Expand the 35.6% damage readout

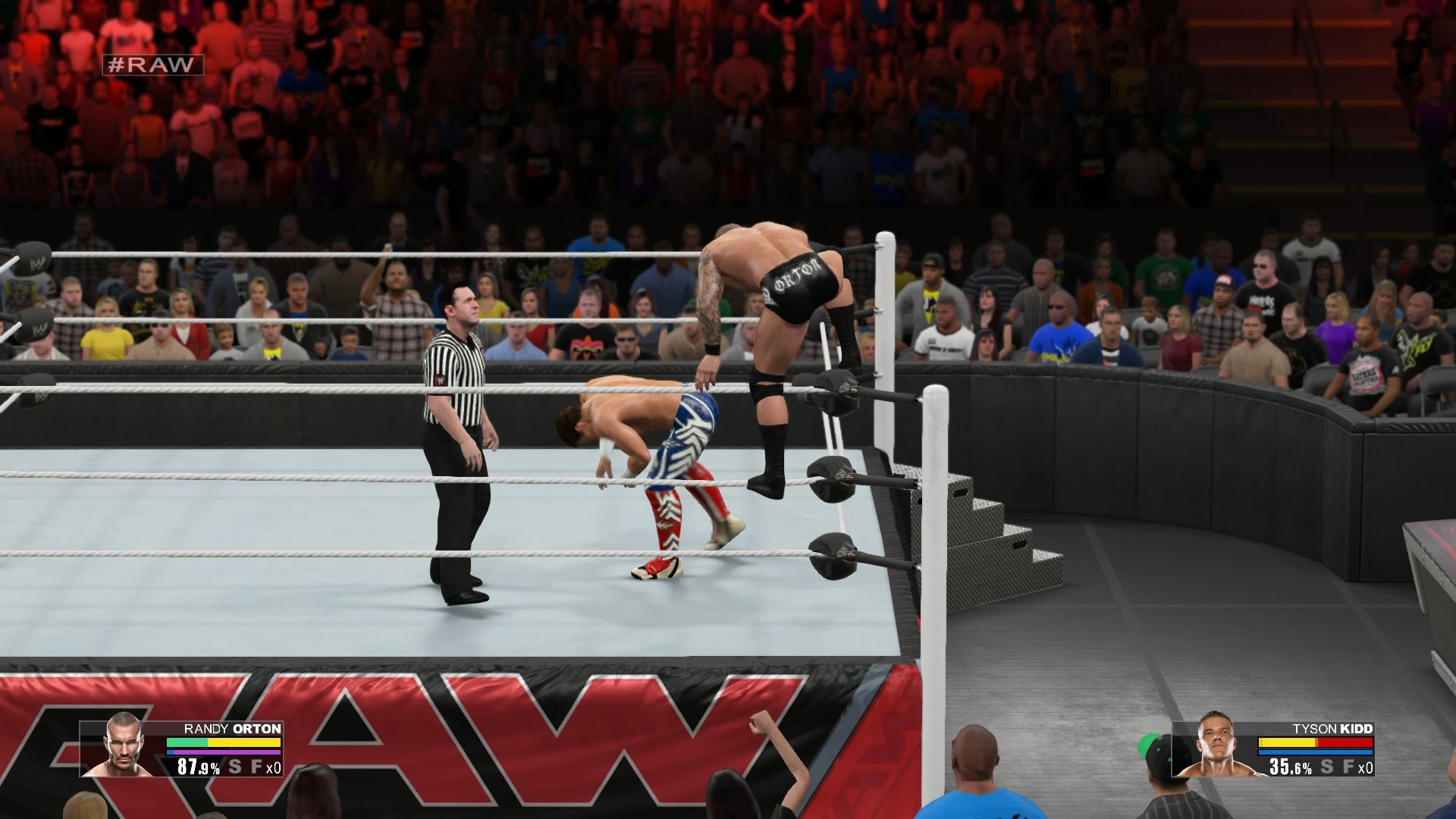1291,767
